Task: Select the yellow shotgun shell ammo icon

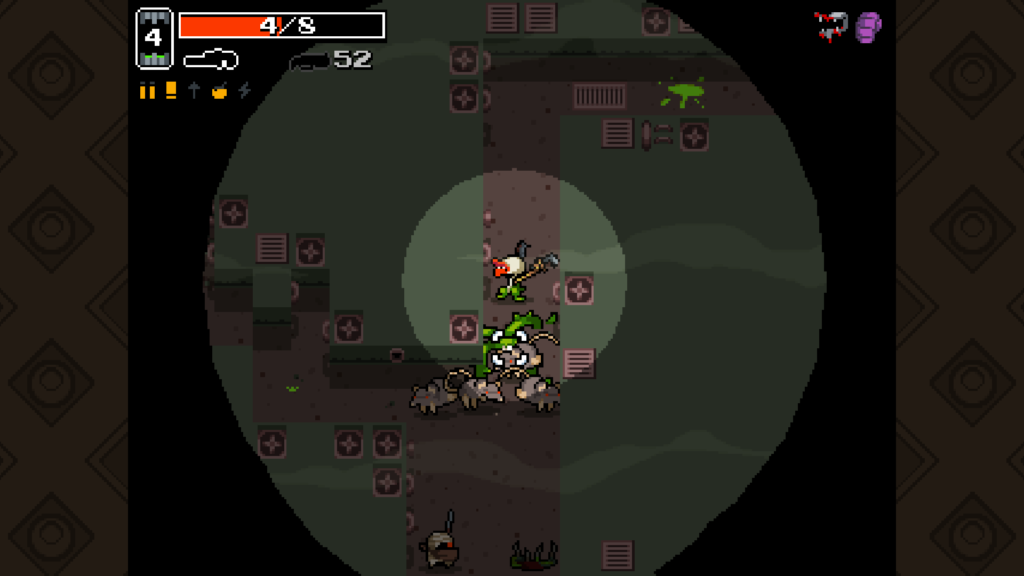Action: point(171,91)
